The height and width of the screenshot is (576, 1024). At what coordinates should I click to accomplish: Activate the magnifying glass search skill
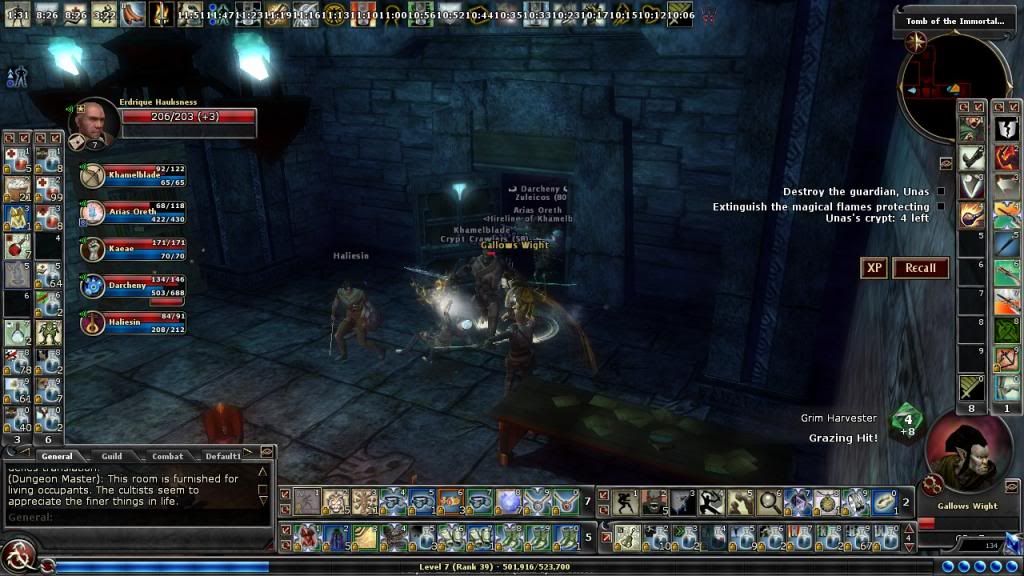coord(769,502)
